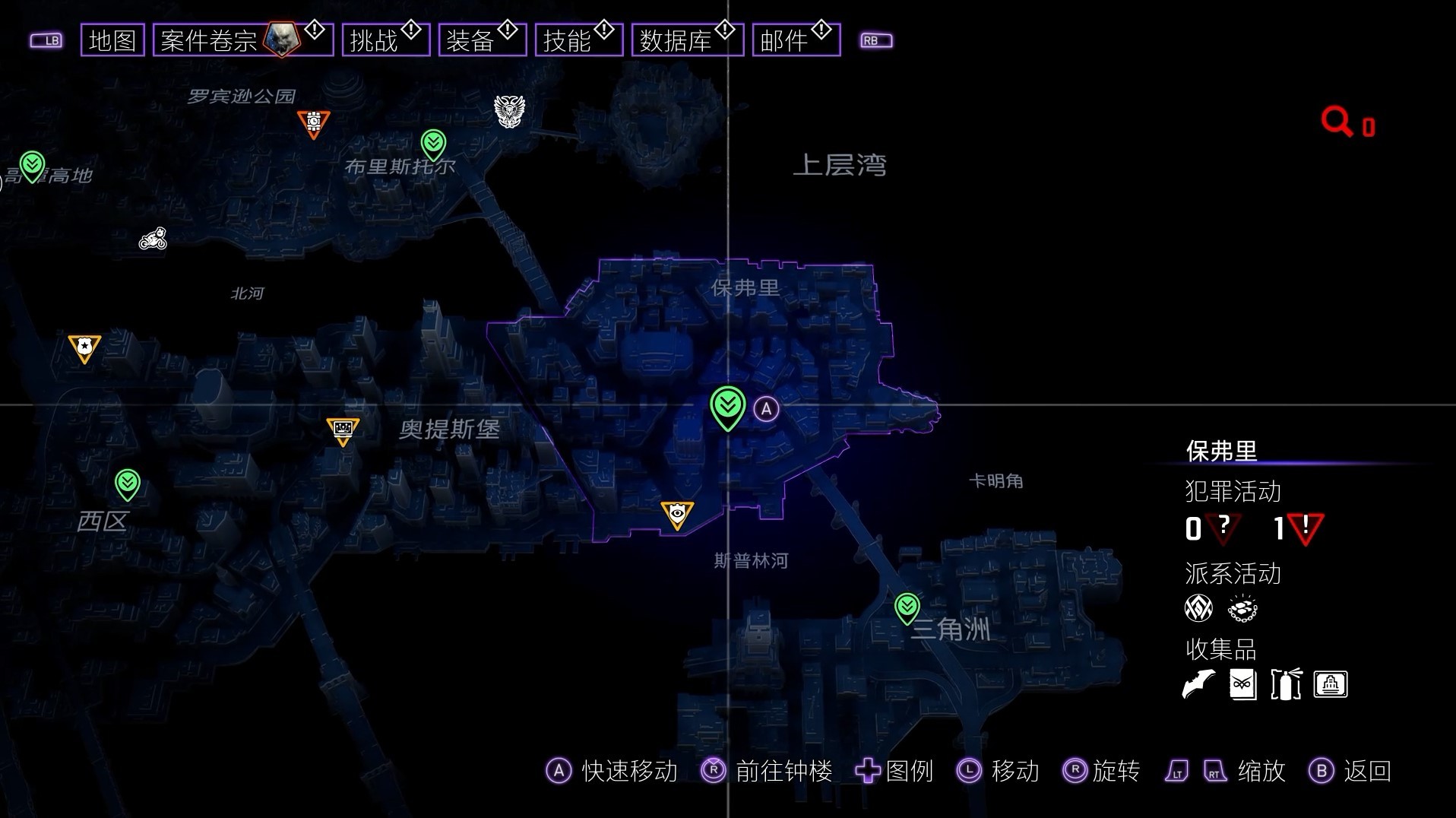The height and width of the screenshot is (818, 1456).
Task: Switch to the 地图 tab
Action: 112,40
